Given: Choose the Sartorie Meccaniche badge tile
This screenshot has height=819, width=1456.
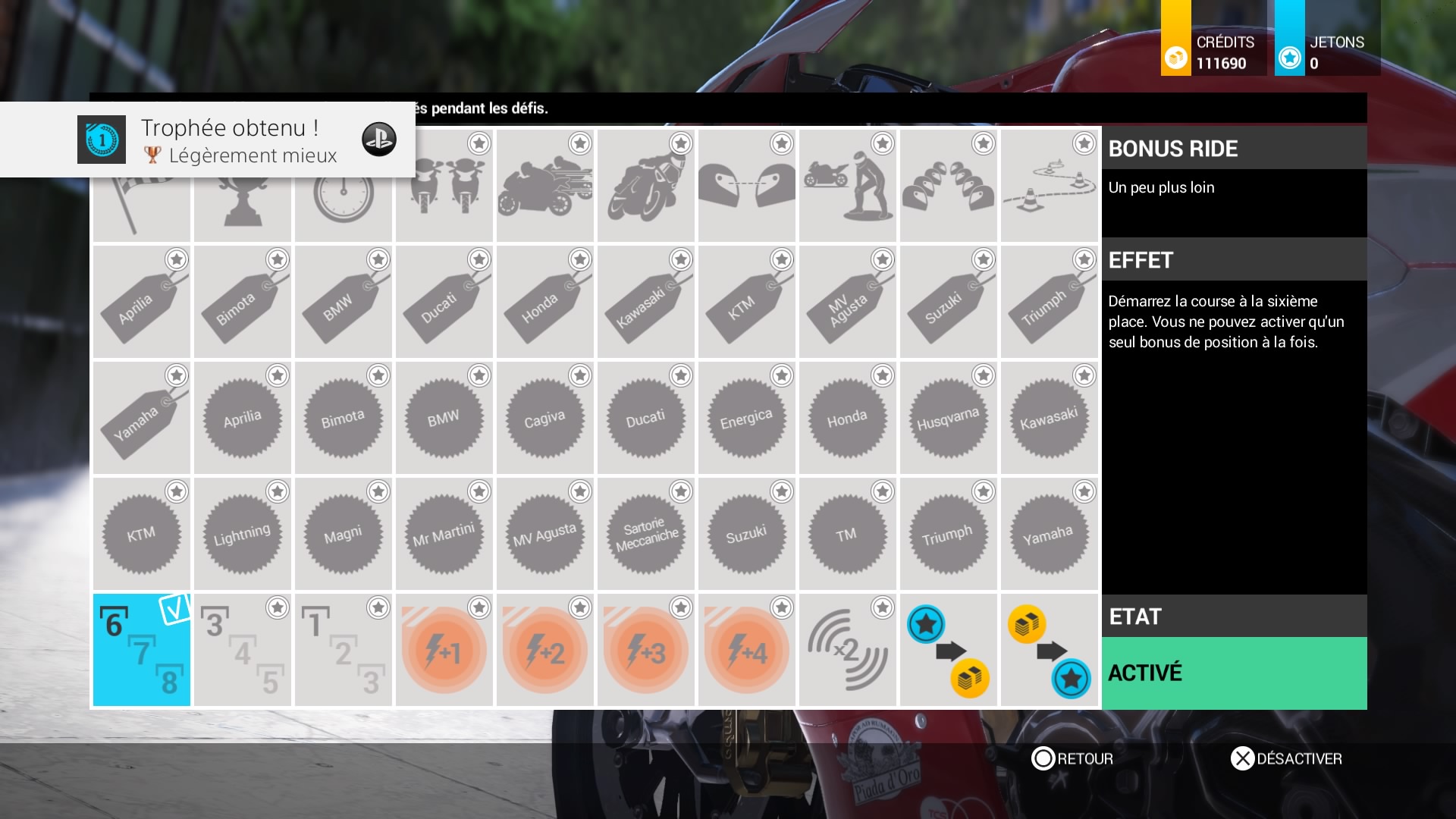Looking at the screenshot, I should [646, 534].
